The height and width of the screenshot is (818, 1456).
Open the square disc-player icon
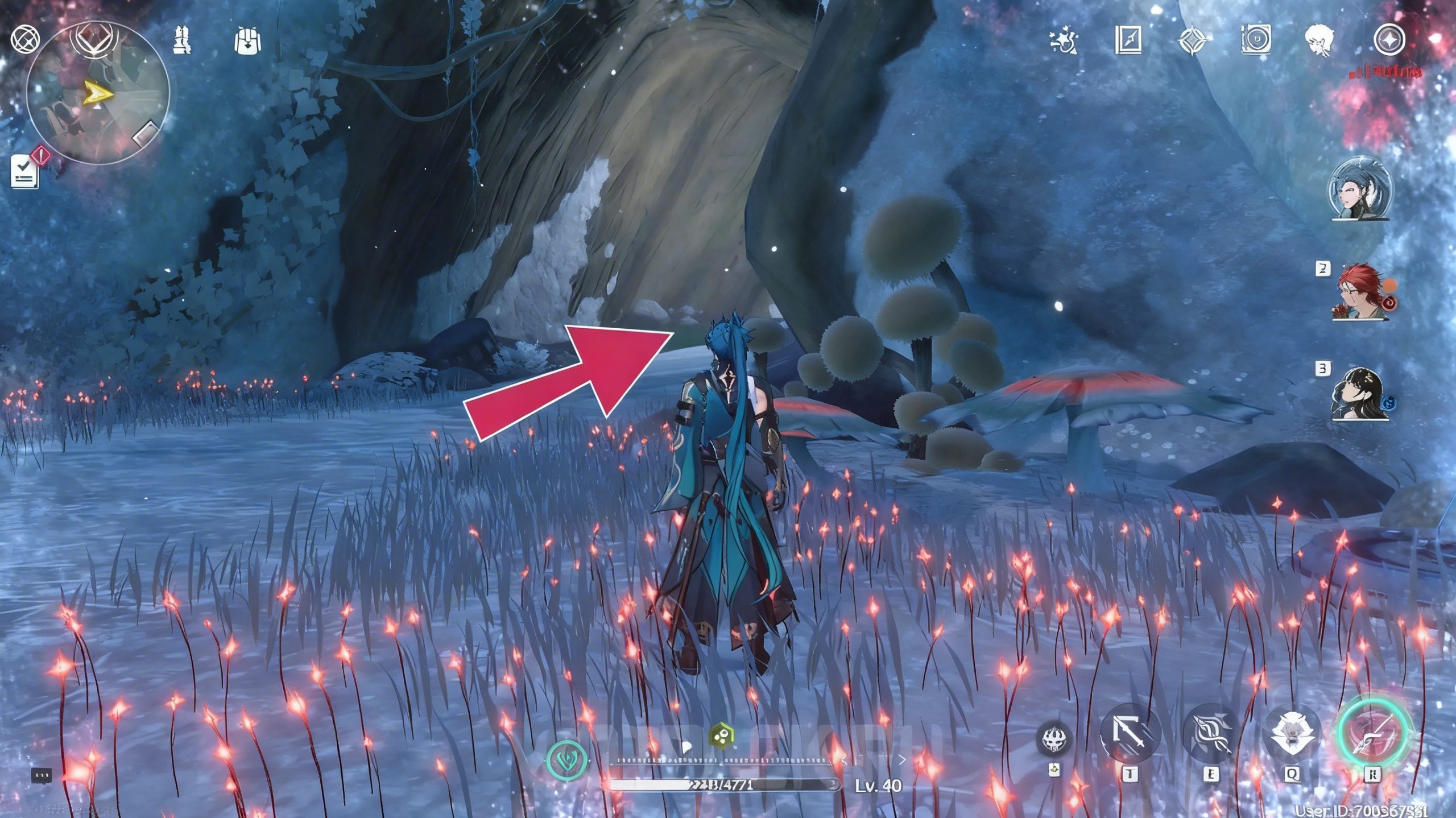point(1256,41)
